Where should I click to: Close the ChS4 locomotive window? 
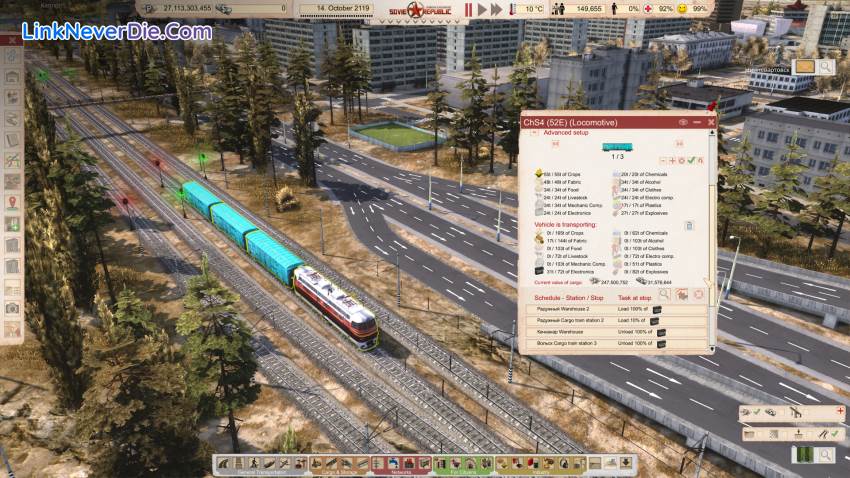(x=712, y=122)
